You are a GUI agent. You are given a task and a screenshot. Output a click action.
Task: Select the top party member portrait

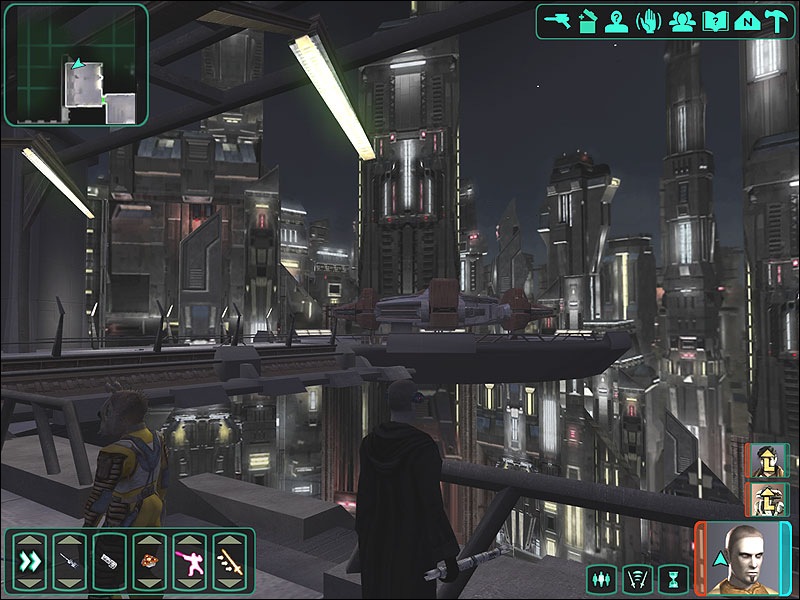[x=767, y=461]
